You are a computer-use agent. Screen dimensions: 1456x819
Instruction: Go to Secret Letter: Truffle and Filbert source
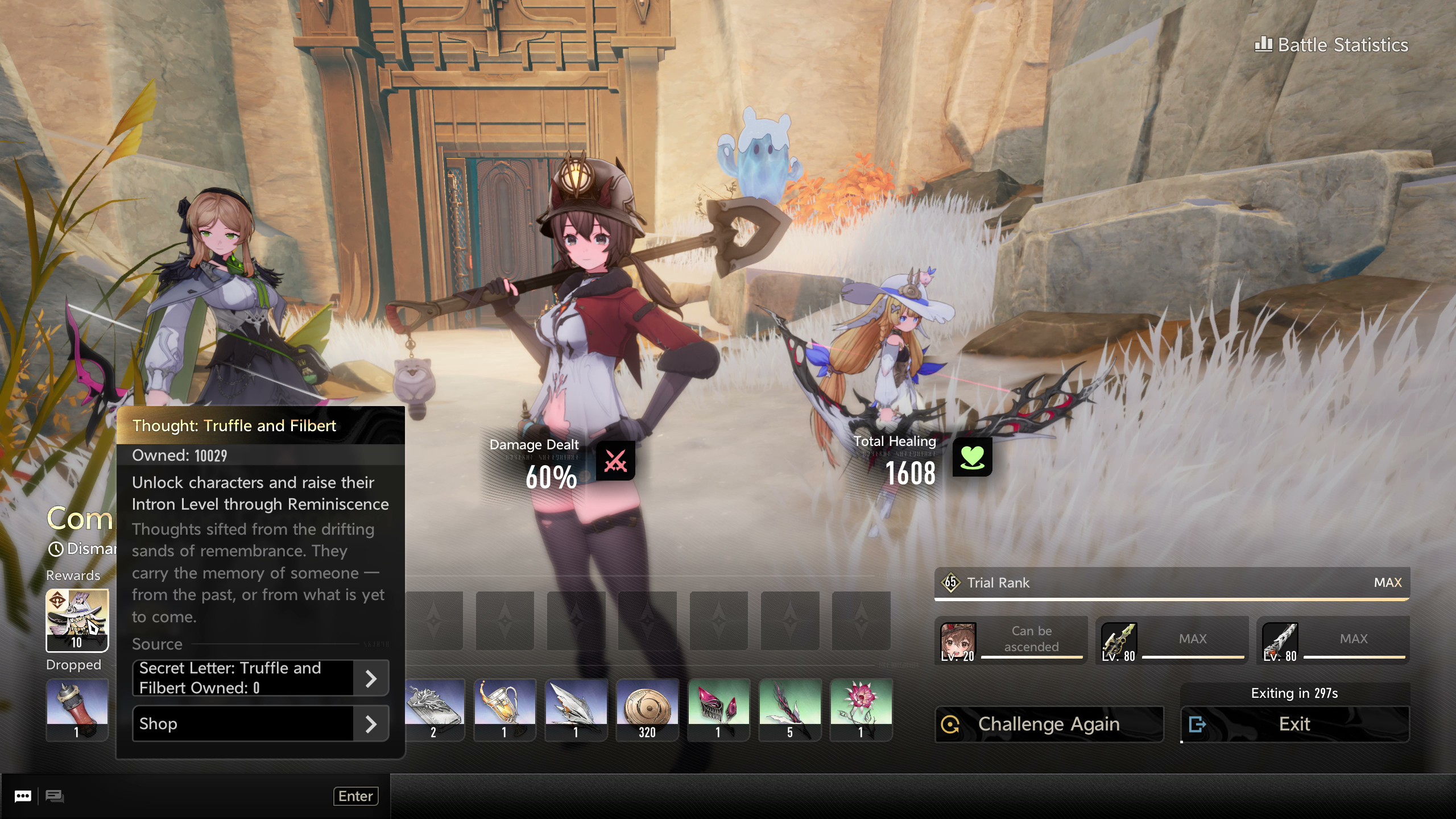pyautogui.click(x=260, y=678)
